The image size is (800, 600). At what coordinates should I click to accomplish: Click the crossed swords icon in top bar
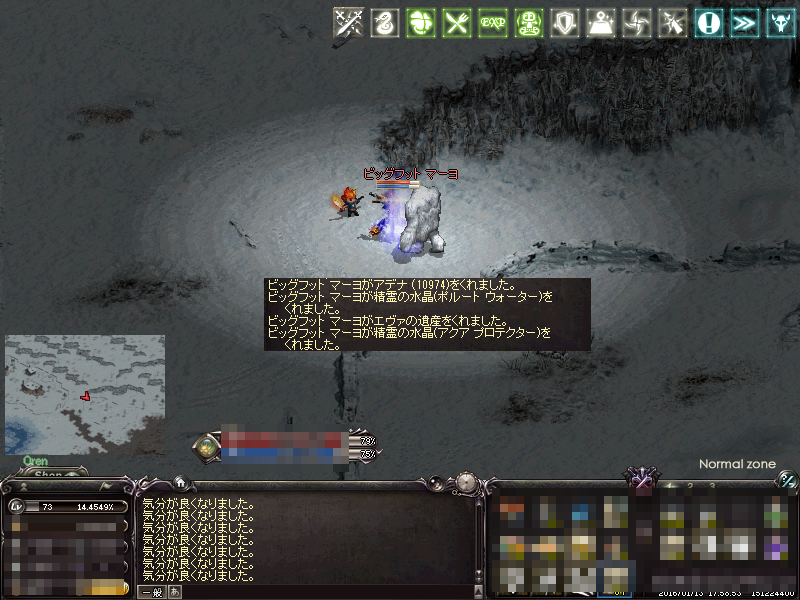[348, 22]
